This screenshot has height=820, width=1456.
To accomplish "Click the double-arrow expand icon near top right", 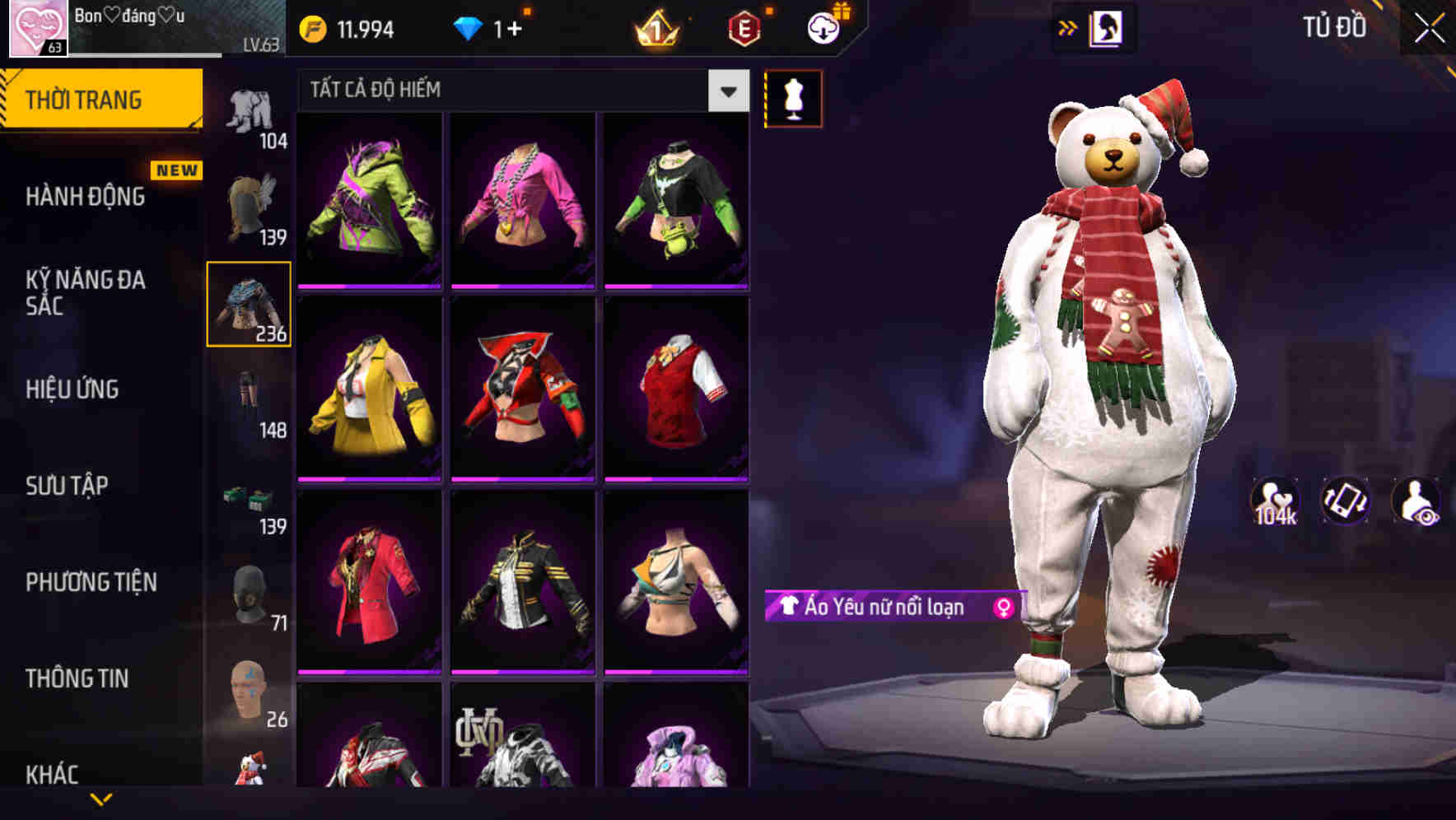I will 1068,26.
